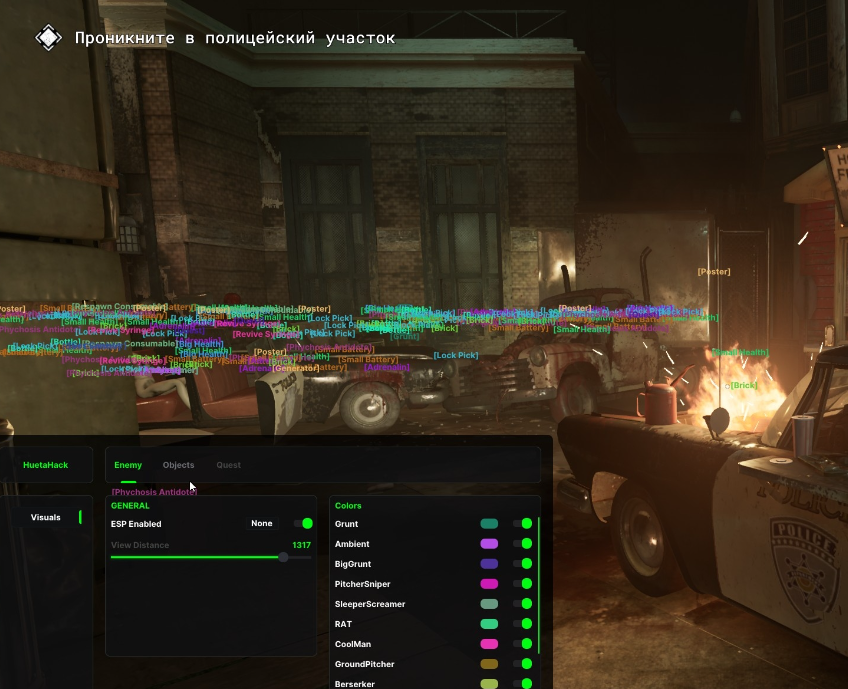
Task: Switch to the Objects tab
Action: point(178,465)
